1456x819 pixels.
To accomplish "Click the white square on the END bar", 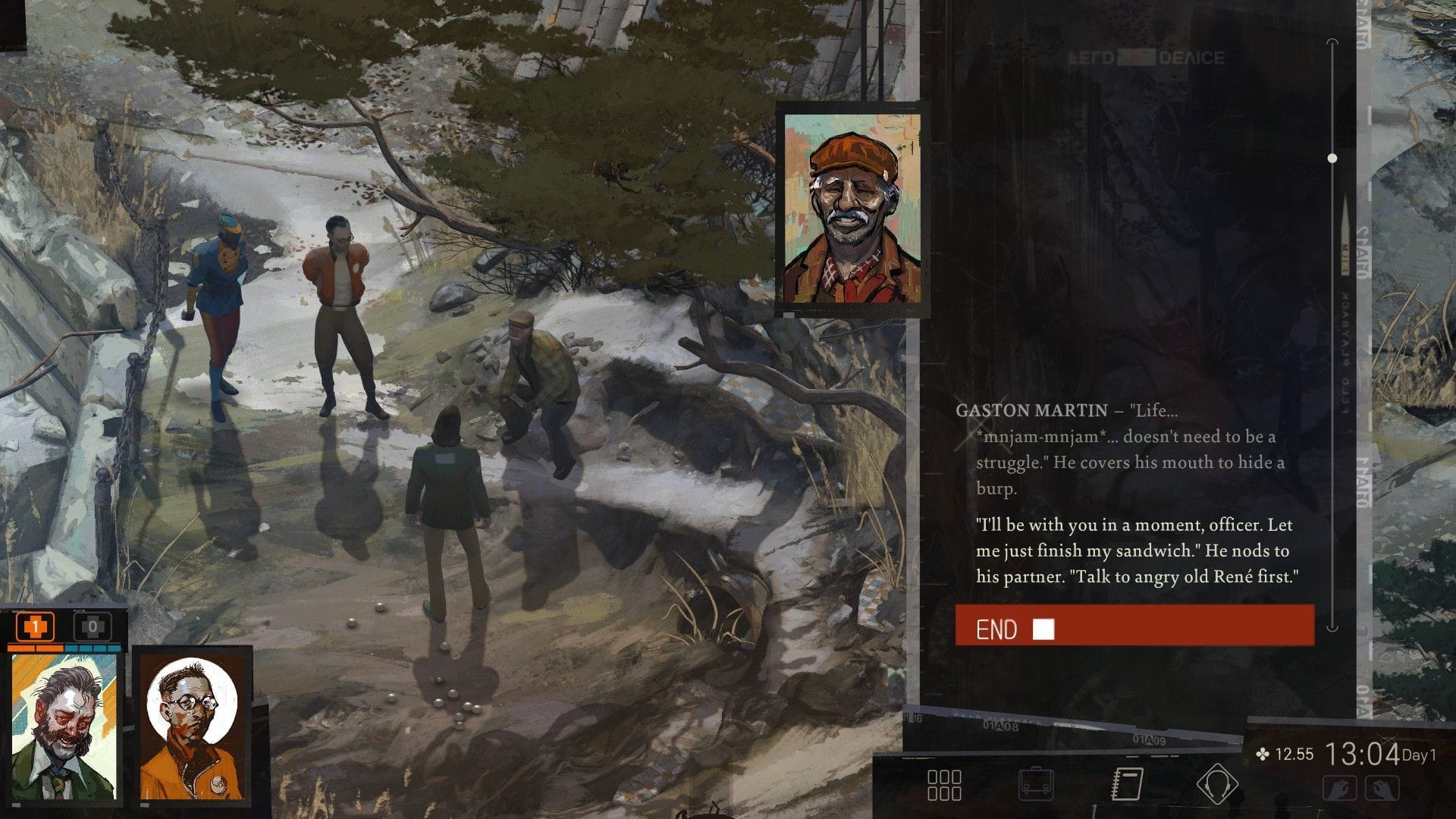I will point(1043,629).
